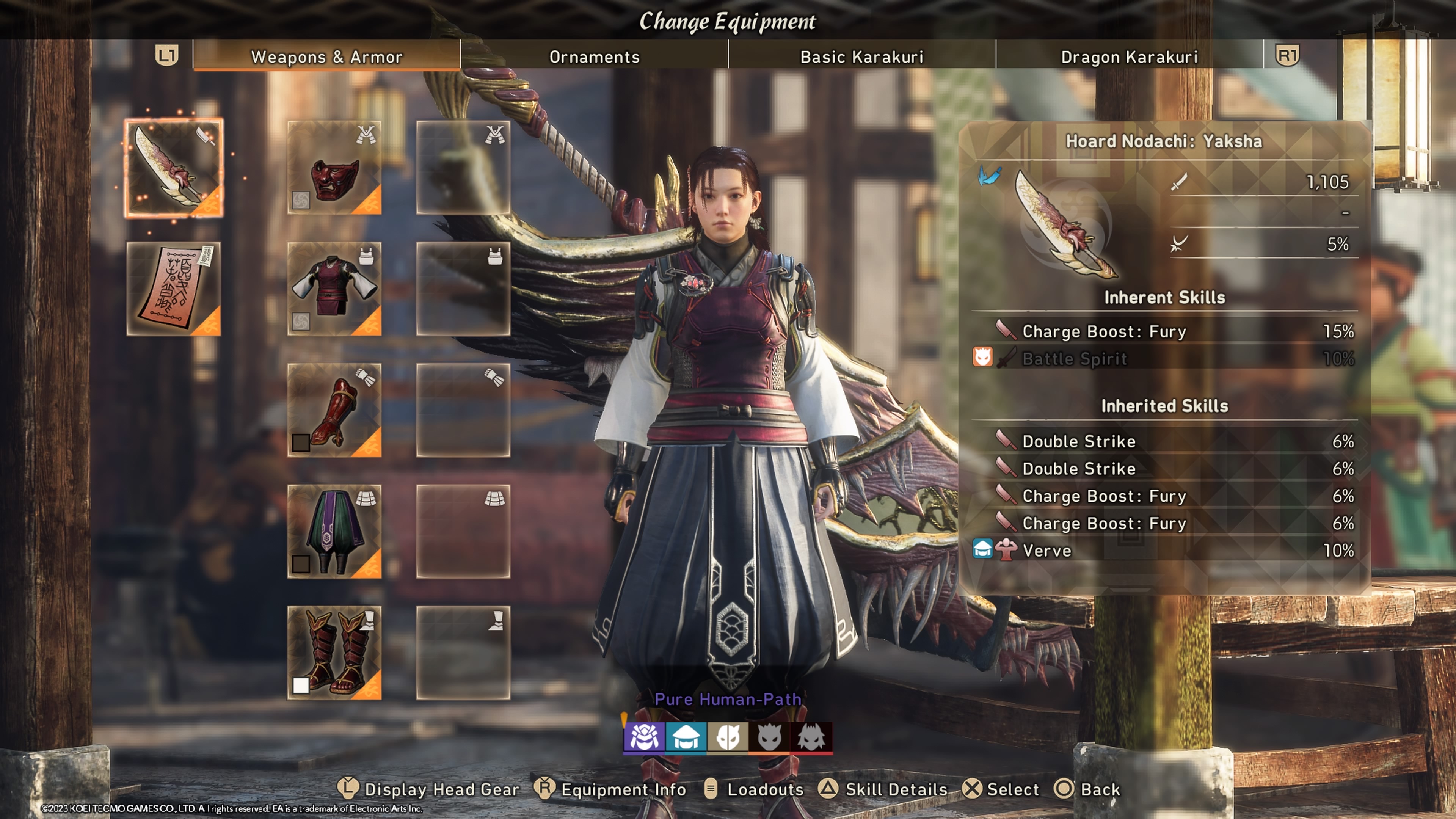Click the tan fox mask path icon
Image resolution: width=1456 pixels, height=819 pixels.
pyautogui.click(x=728, y=737)
